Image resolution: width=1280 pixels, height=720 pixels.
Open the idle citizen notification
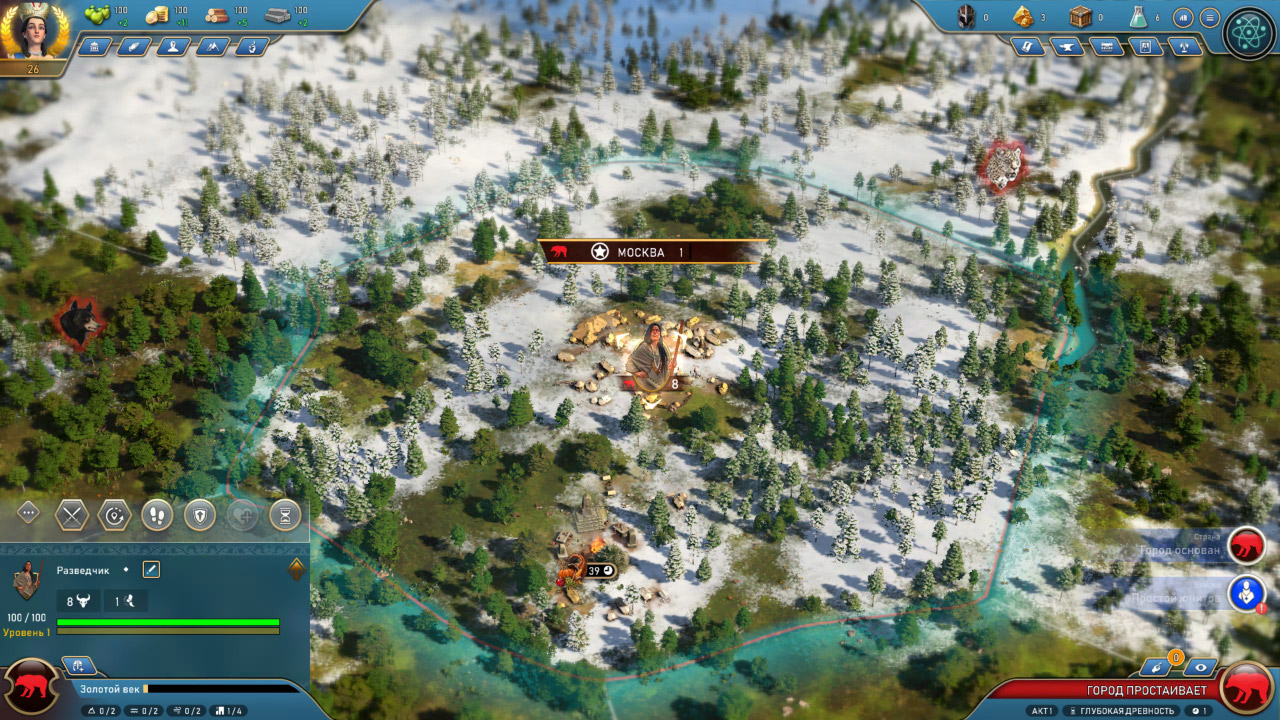(1246, 594)
